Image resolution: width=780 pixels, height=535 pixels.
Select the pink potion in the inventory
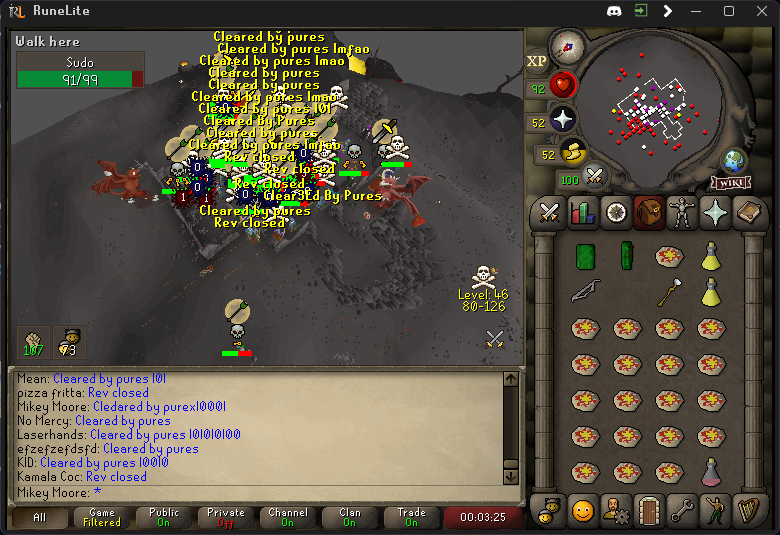pos(711,471)
